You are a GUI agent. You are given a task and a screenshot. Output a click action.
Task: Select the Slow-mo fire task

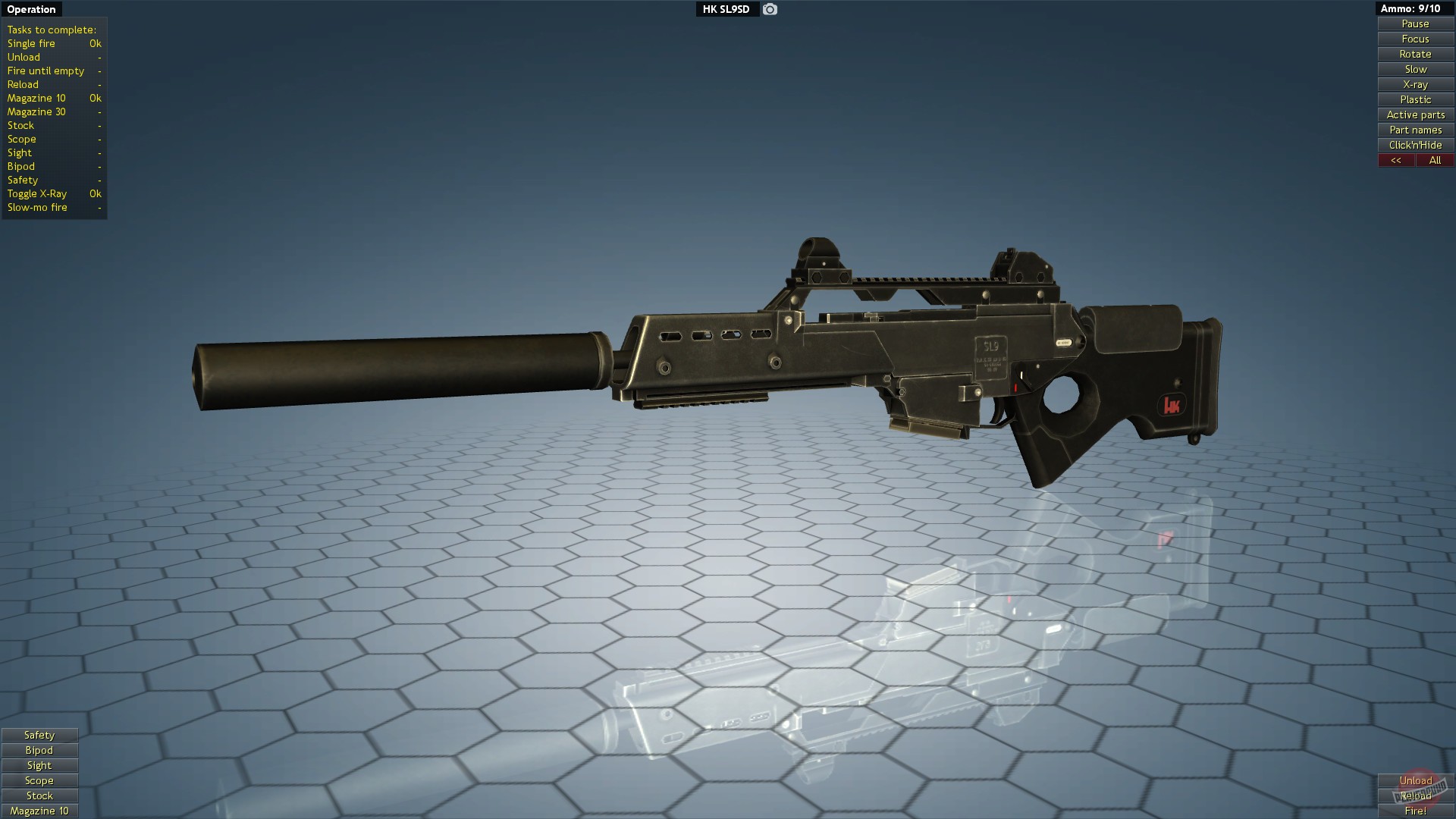pos(38,207)
